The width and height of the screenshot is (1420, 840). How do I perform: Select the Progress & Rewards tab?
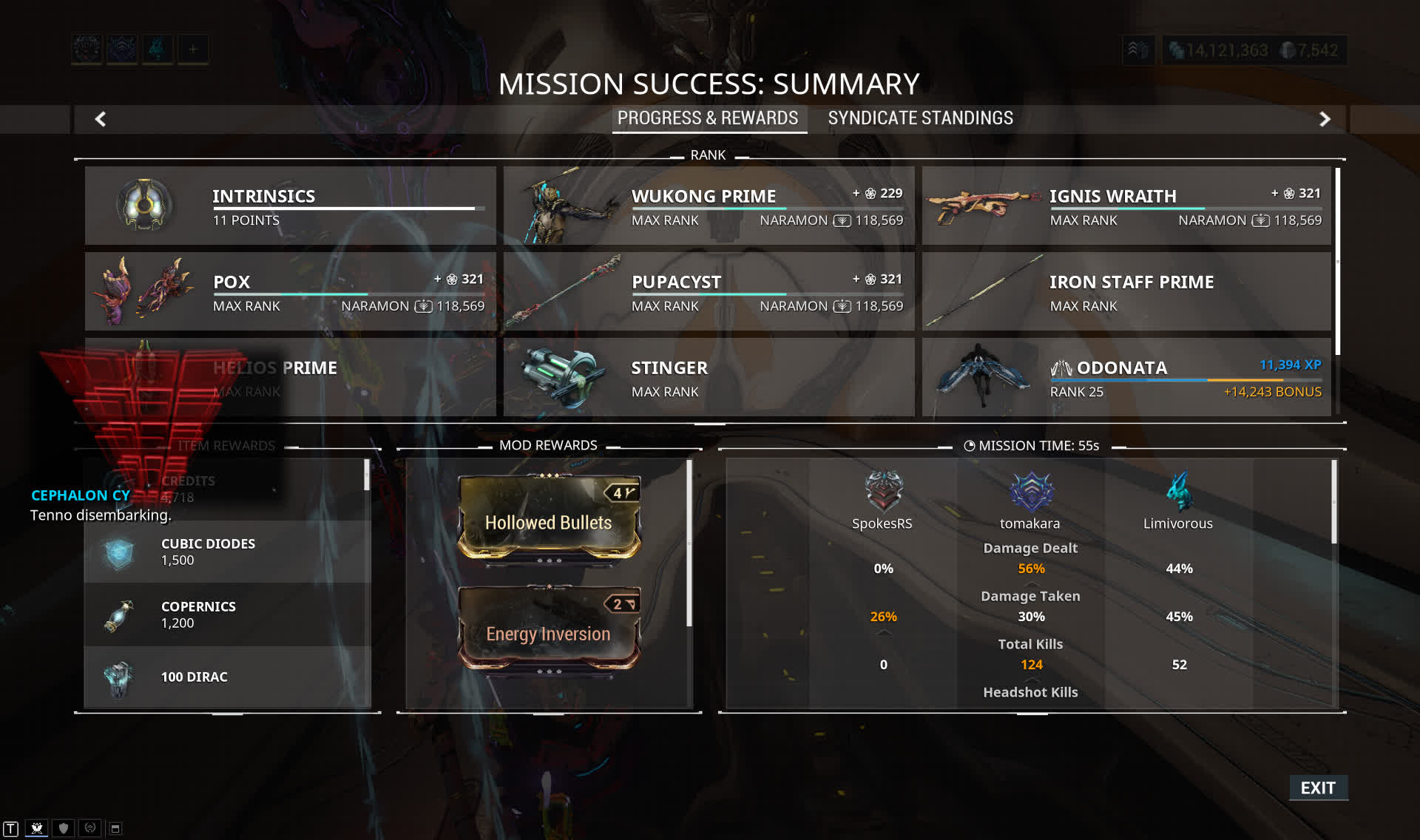pos(708,118)
